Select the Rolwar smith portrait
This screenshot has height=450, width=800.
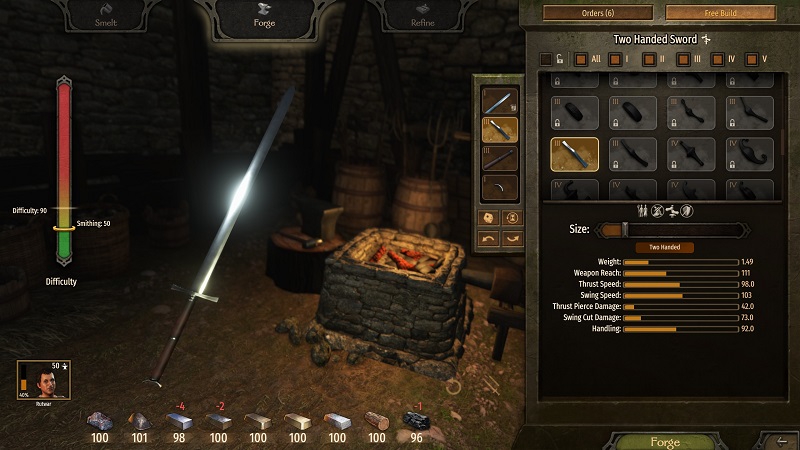click(x=35, y=380)
